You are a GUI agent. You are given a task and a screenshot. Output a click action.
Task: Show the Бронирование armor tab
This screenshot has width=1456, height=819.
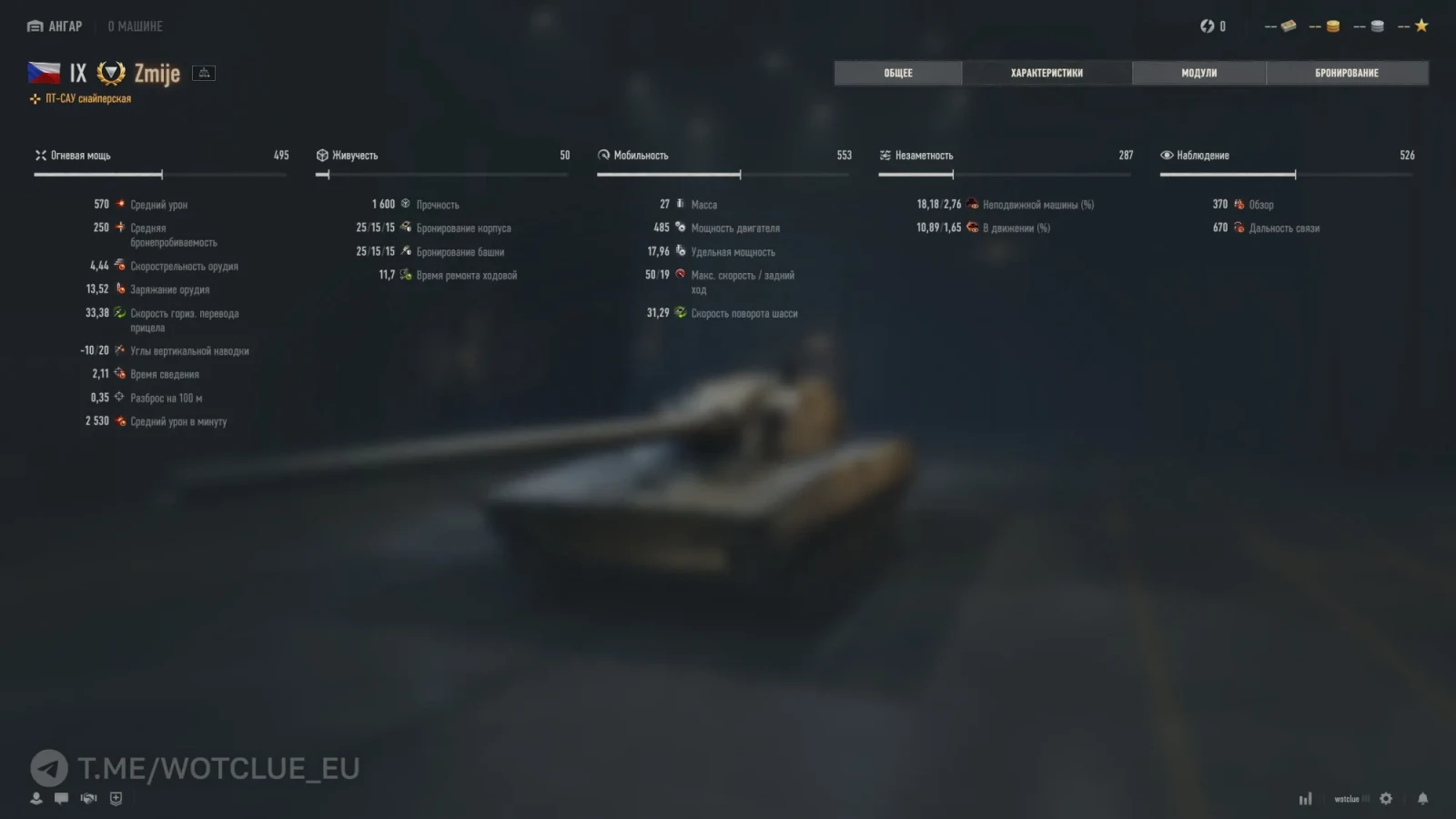pyautogui.click(x=1346, y=73)
